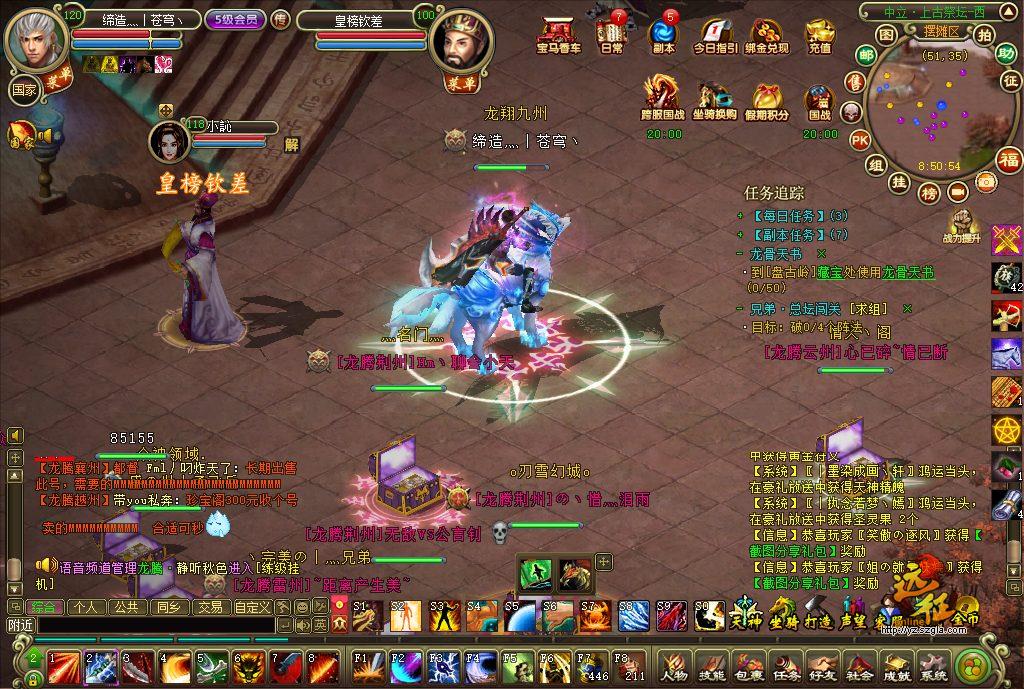Open the 副本 dungeon icon

[x=663, y=35]
